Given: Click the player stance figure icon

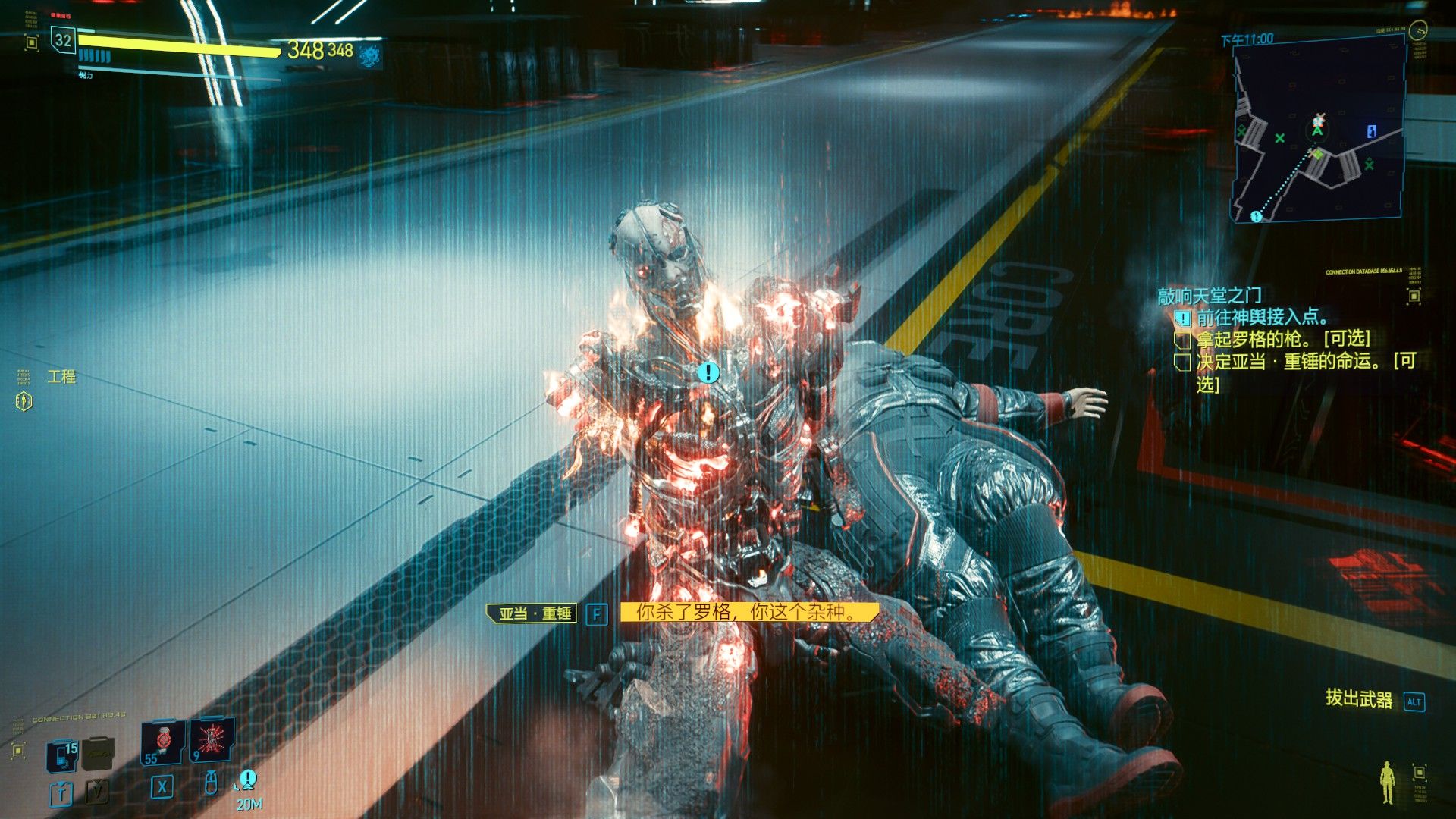Looking at the screenshot, I should tap(1387, 782).
